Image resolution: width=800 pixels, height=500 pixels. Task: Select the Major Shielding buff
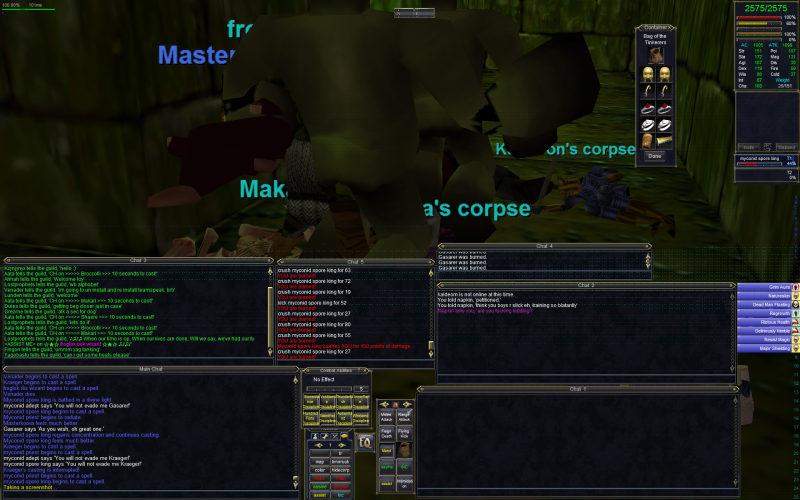point(768,348)
